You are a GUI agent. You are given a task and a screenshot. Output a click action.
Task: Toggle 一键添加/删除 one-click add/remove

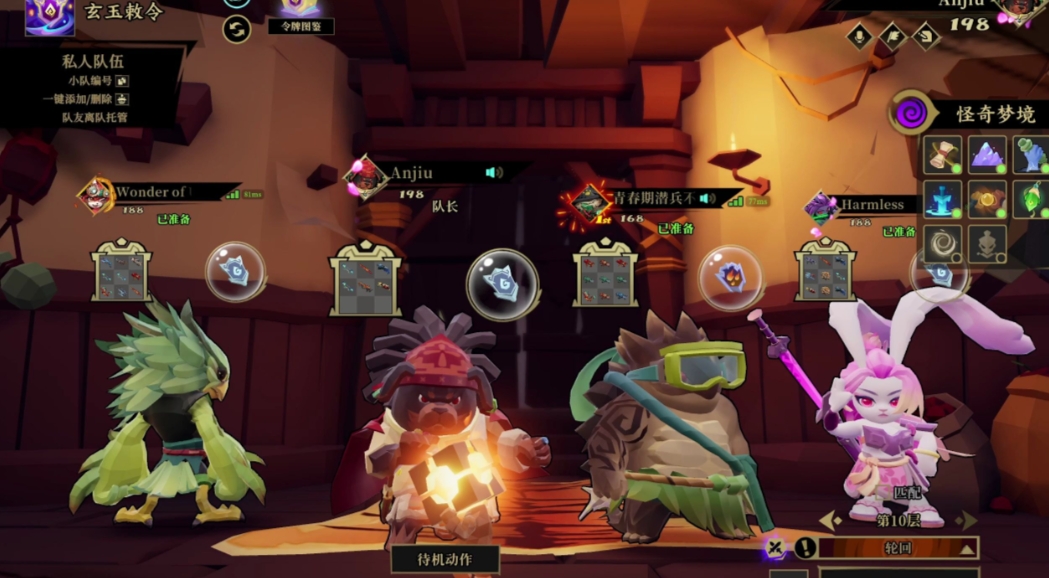pyautogui.click(x=122, y=99)
